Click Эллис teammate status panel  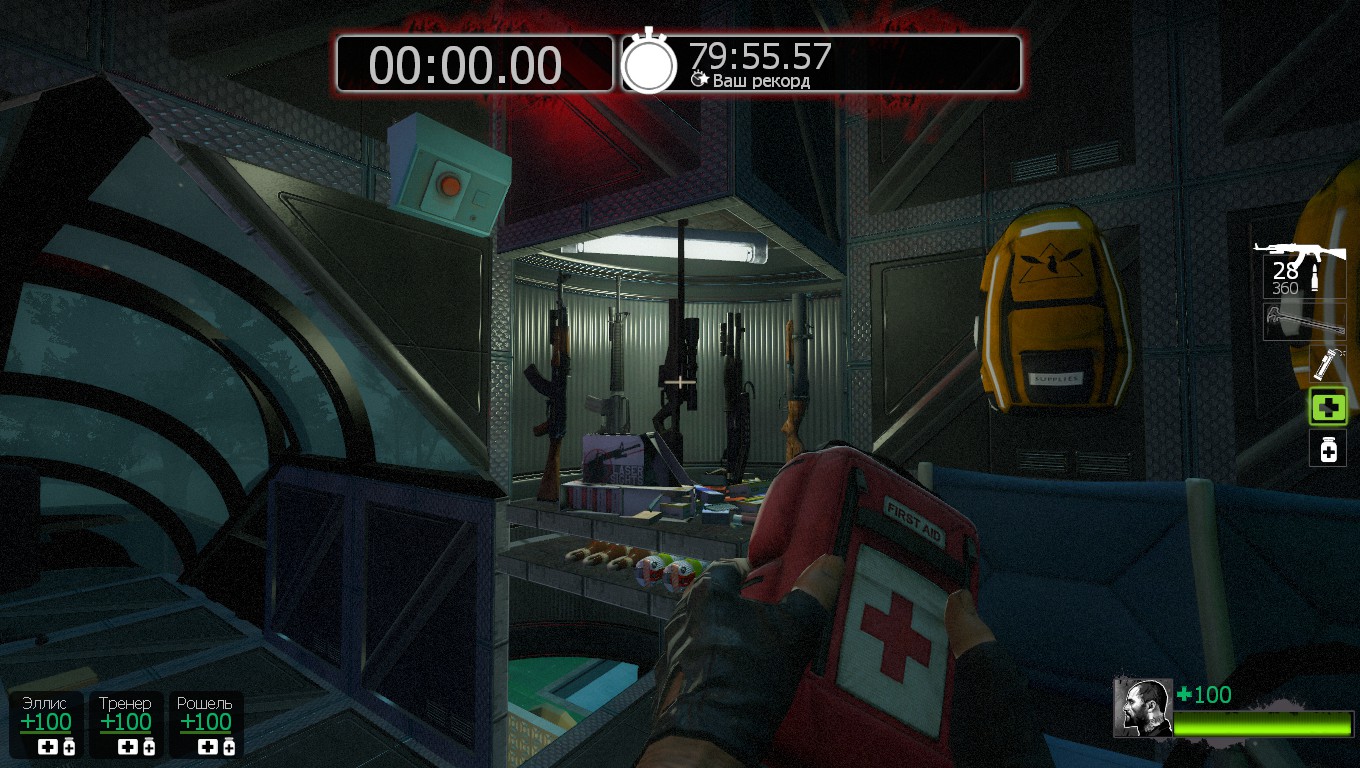pyautogui.click(x=46, y=724)
